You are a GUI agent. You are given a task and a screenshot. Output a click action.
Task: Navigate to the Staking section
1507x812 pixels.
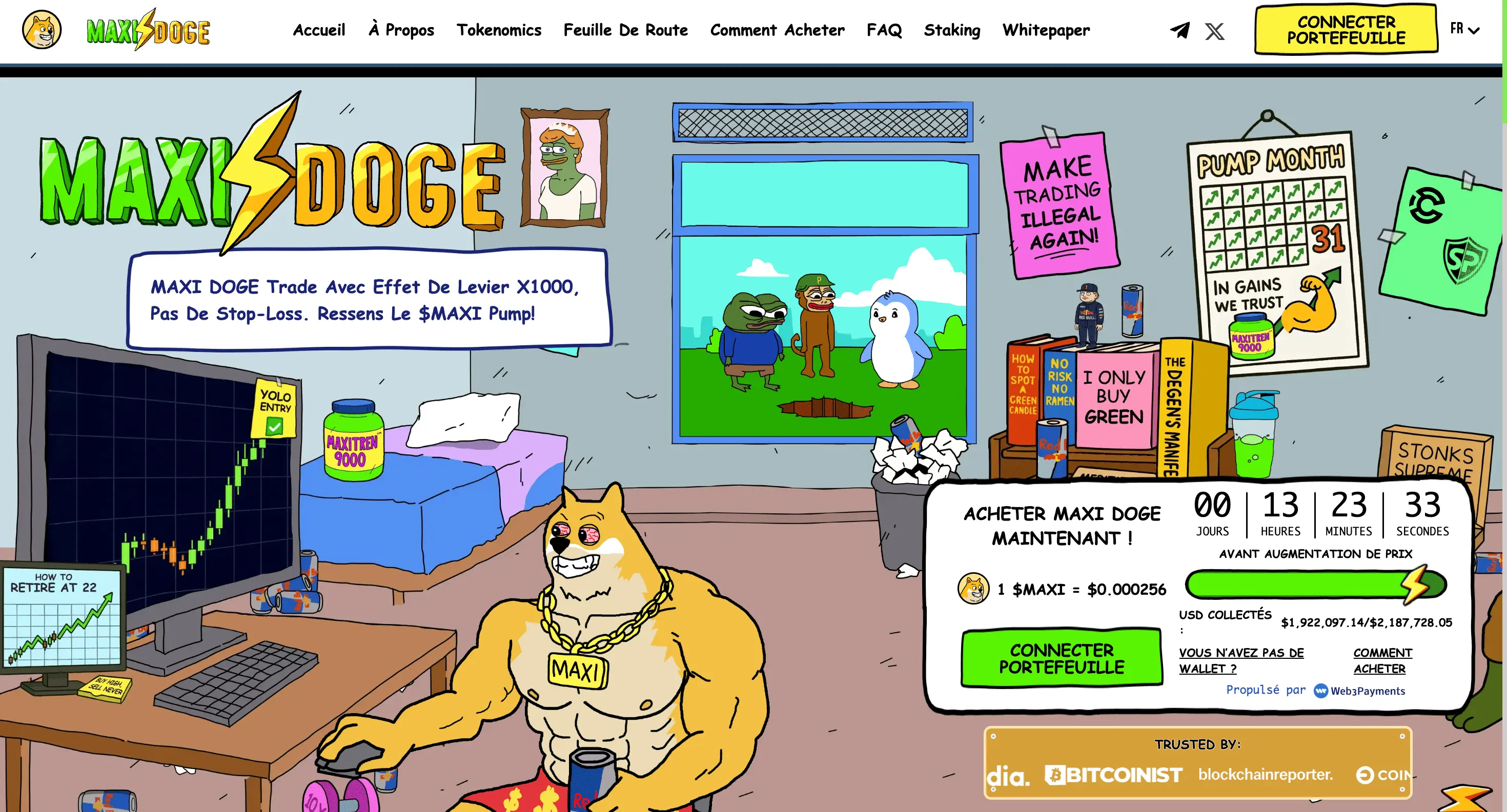(x=952, y=30)
